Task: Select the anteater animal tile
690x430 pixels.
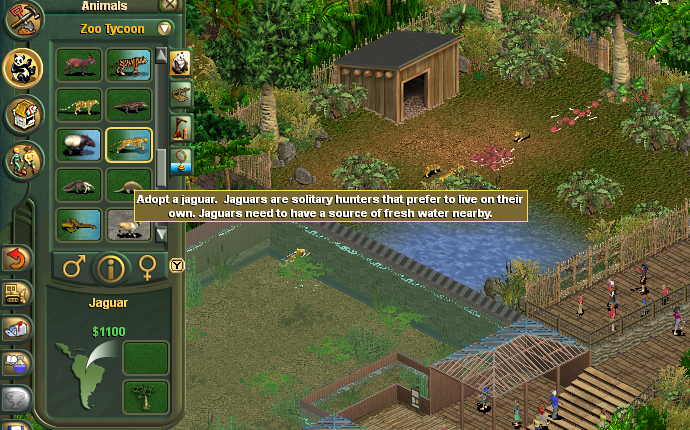Action: (78, 185)
